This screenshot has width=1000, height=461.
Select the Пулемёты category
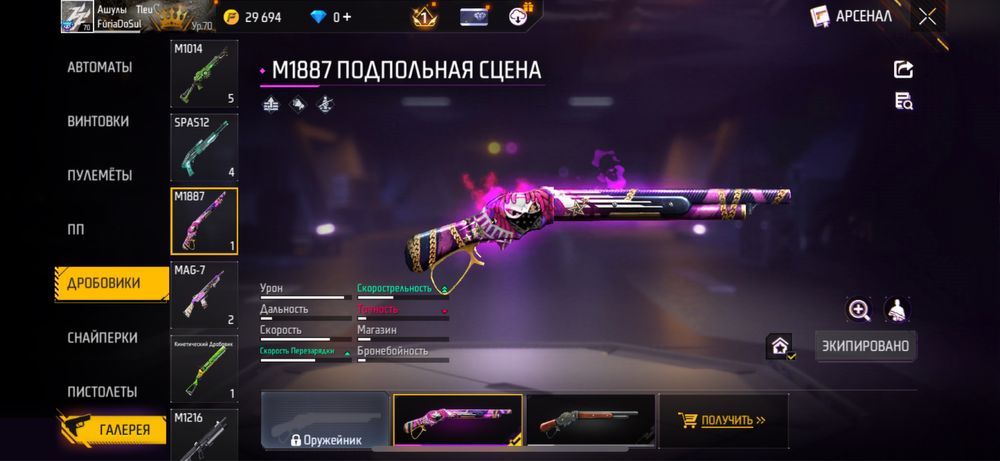click(x=99, y=175)
